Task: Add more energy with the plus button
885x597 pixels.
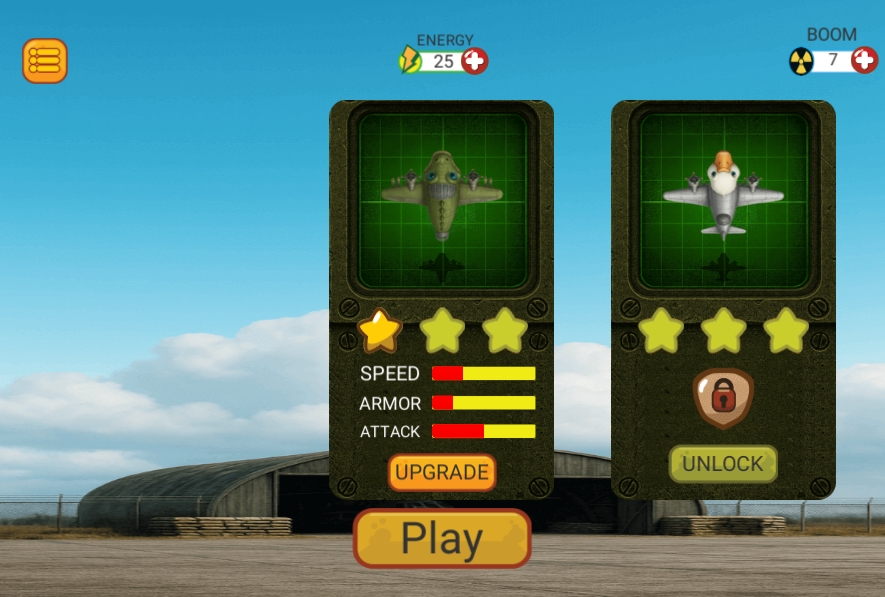Action: [x=475, y=61]
